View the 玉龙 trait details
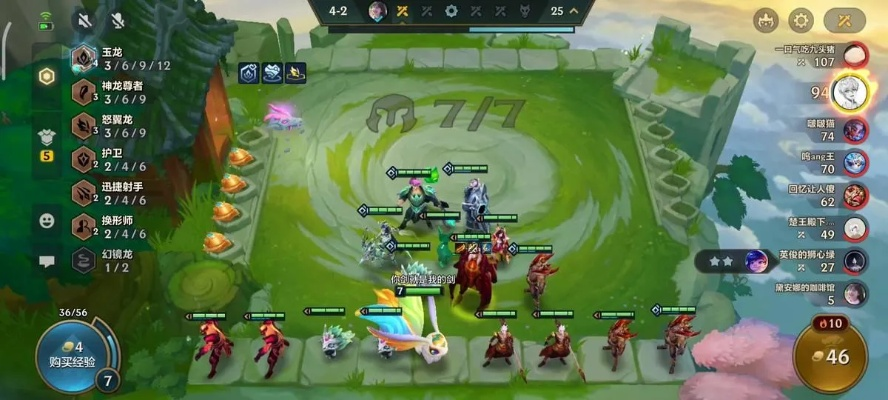Viewport: 888px width, 400px height. pos(115,59)
